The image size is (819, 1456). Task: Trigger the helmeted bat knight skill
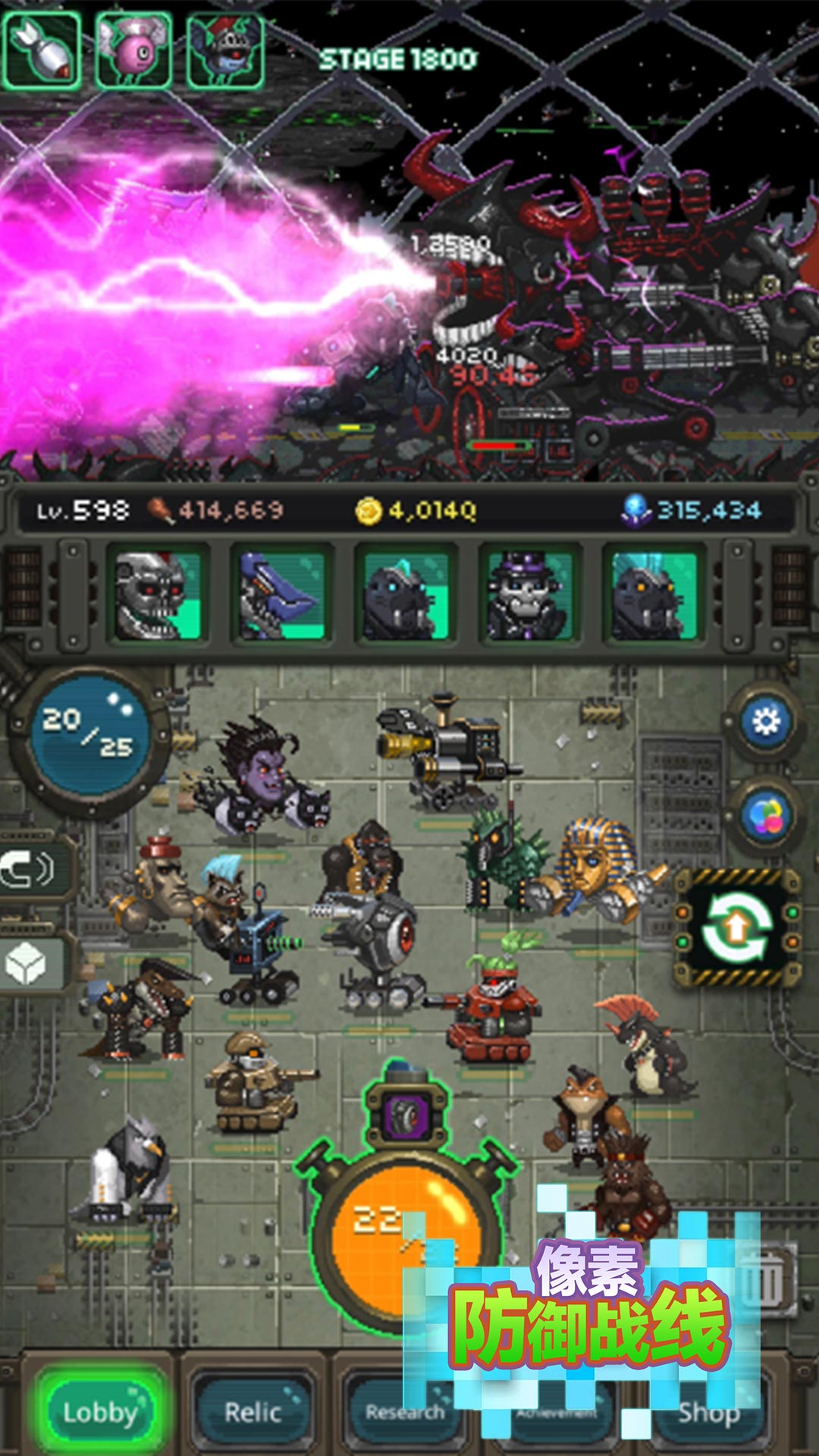(x=225, y=51)
